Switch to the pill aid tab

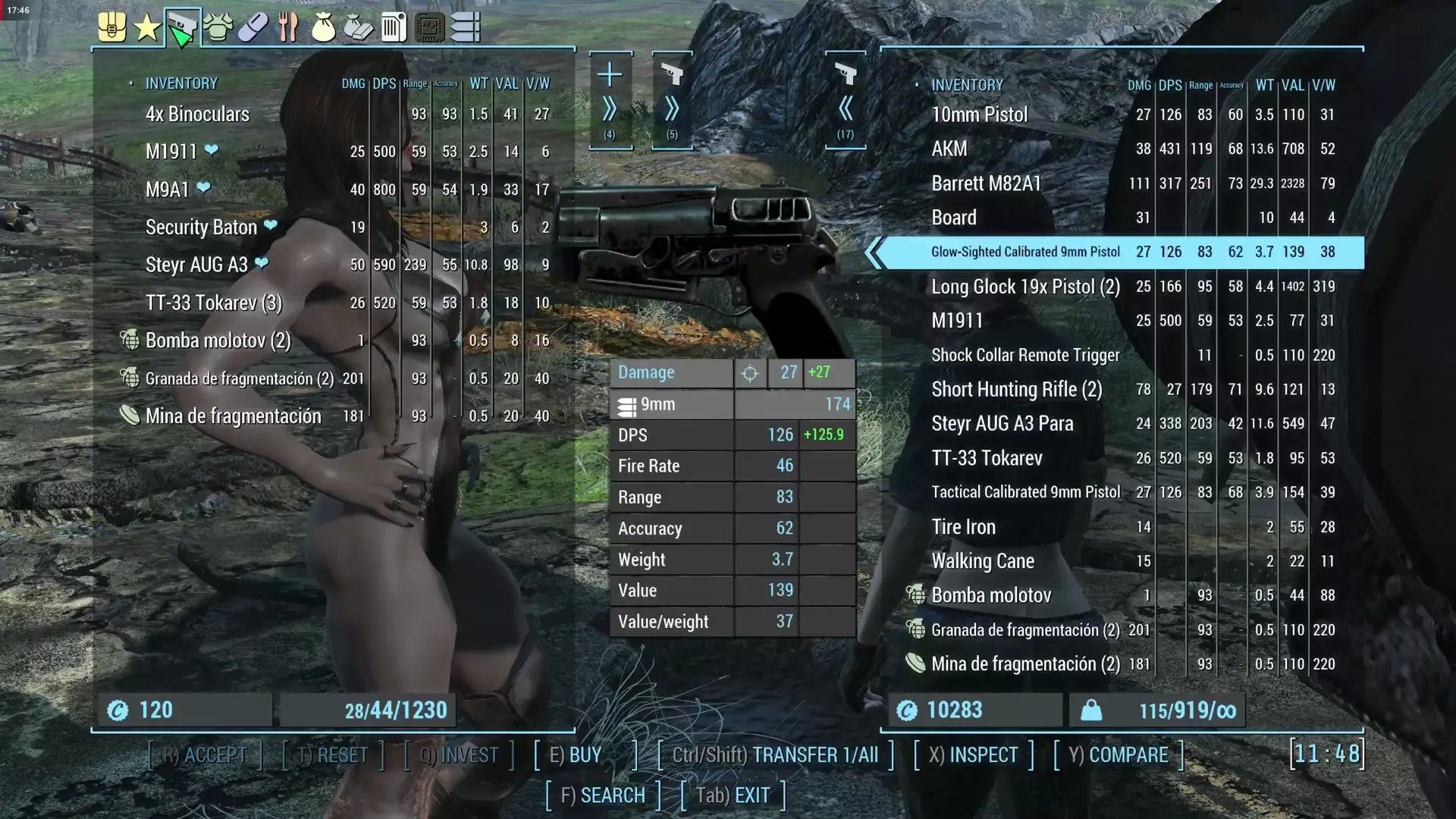pyautogui.click(x=253, y=29)
